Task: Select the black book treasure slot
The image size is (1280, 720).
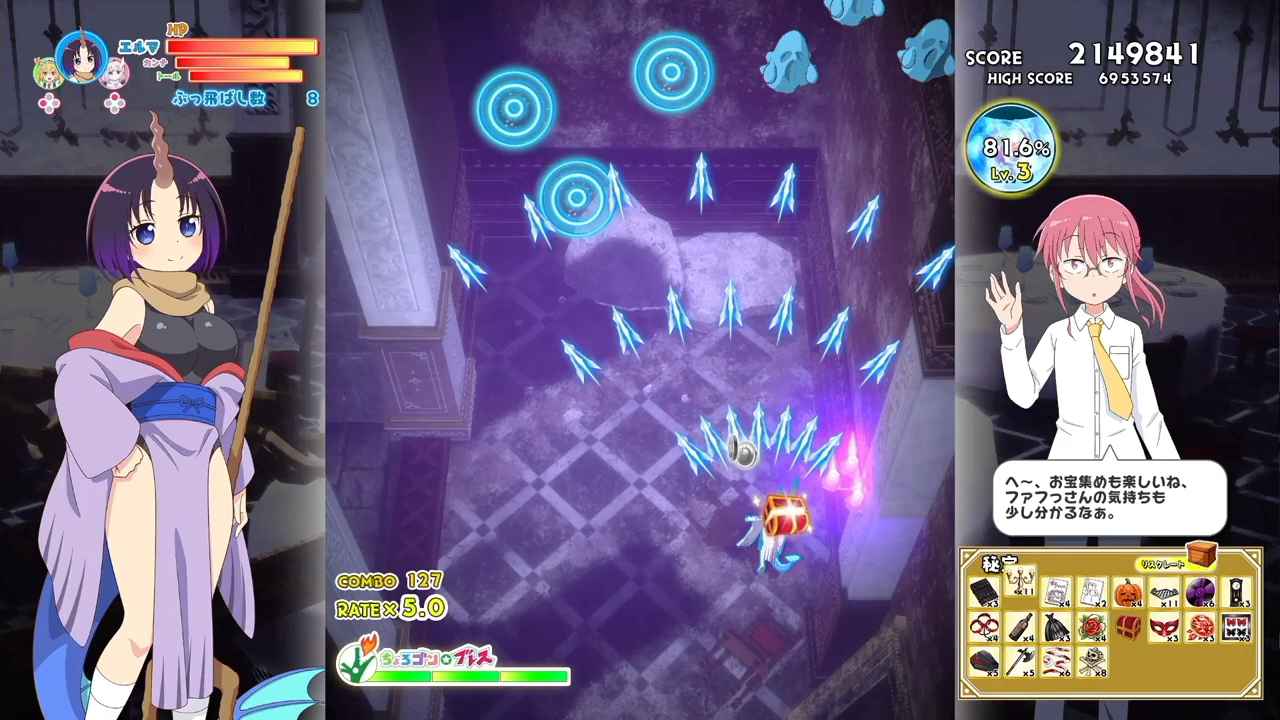Action: tap(984, 592)
